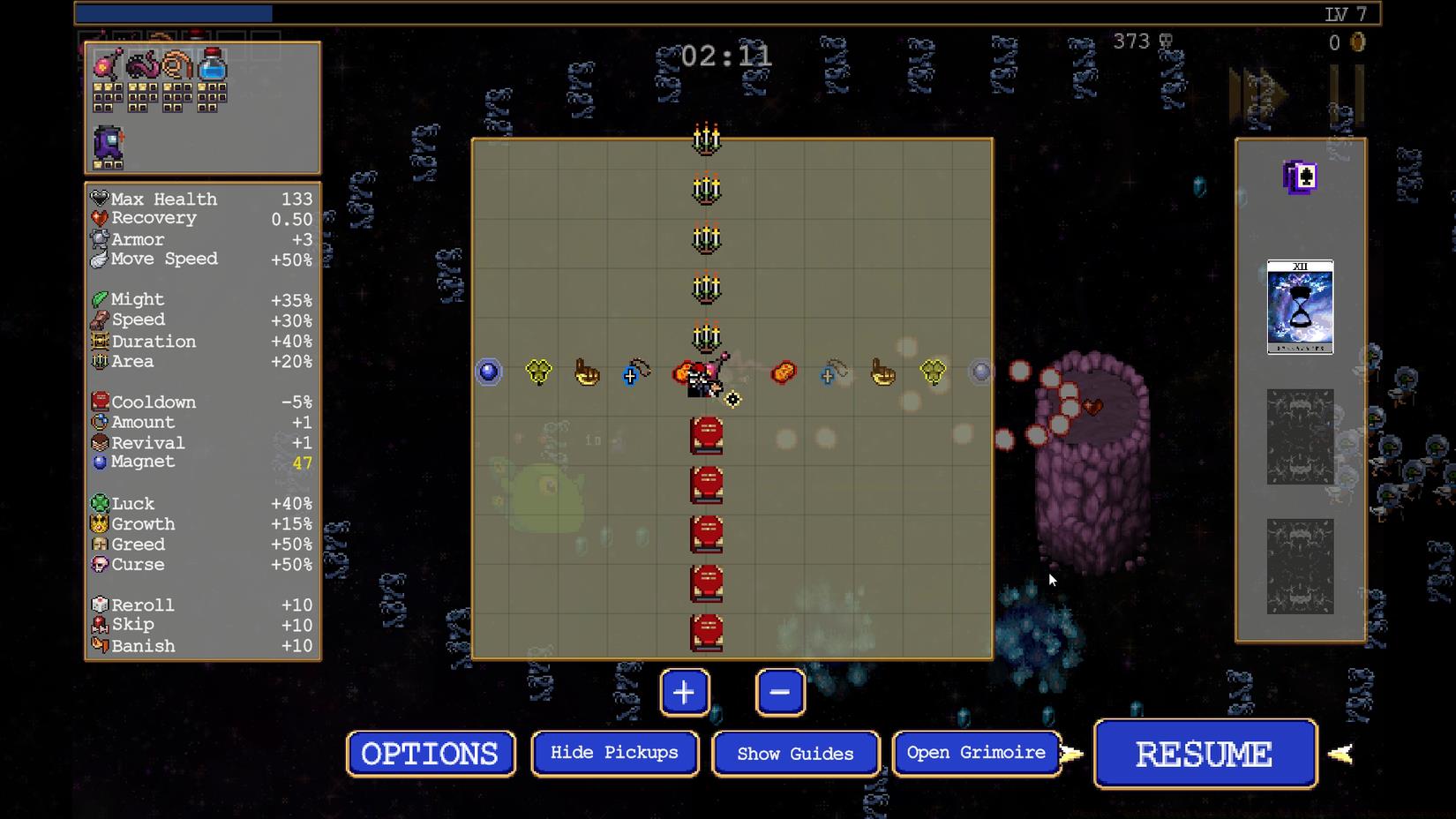Click the Magnet stat icon in the stats panel
Screen dimensions: 1456x819
[100, 461]
